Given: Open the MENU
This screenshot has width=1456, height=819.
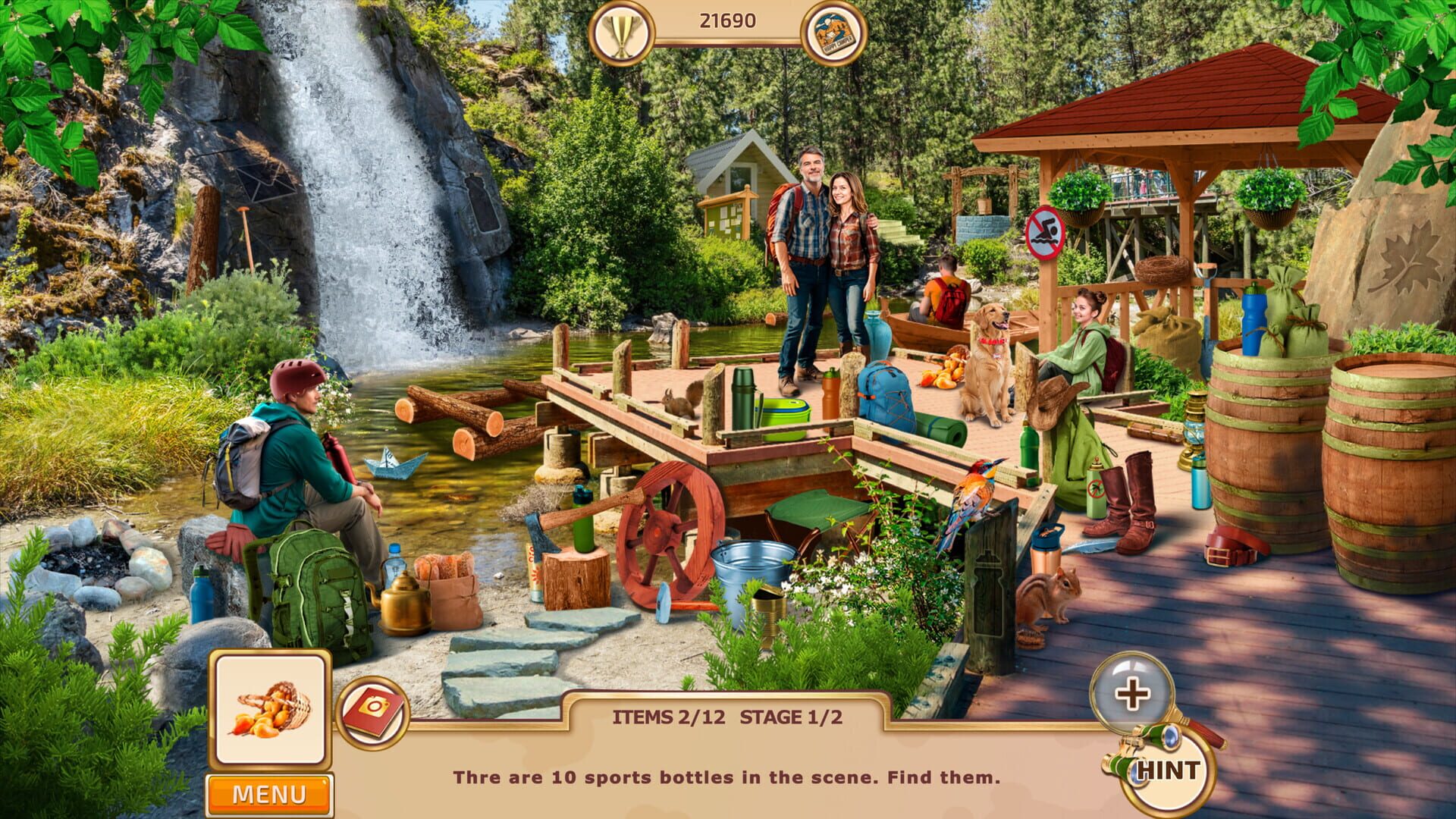Looking at the screenshot, I should point(269,793).
